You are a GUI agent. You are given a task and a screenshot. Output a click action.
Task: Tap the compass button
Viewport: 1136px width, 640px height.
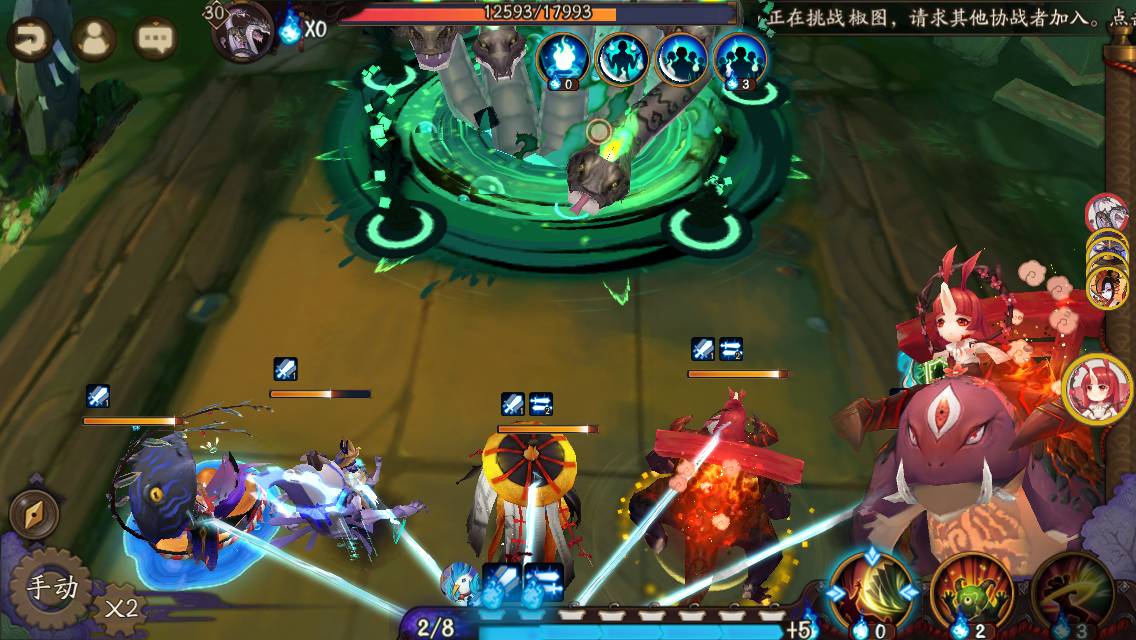(x=34, y=514)
